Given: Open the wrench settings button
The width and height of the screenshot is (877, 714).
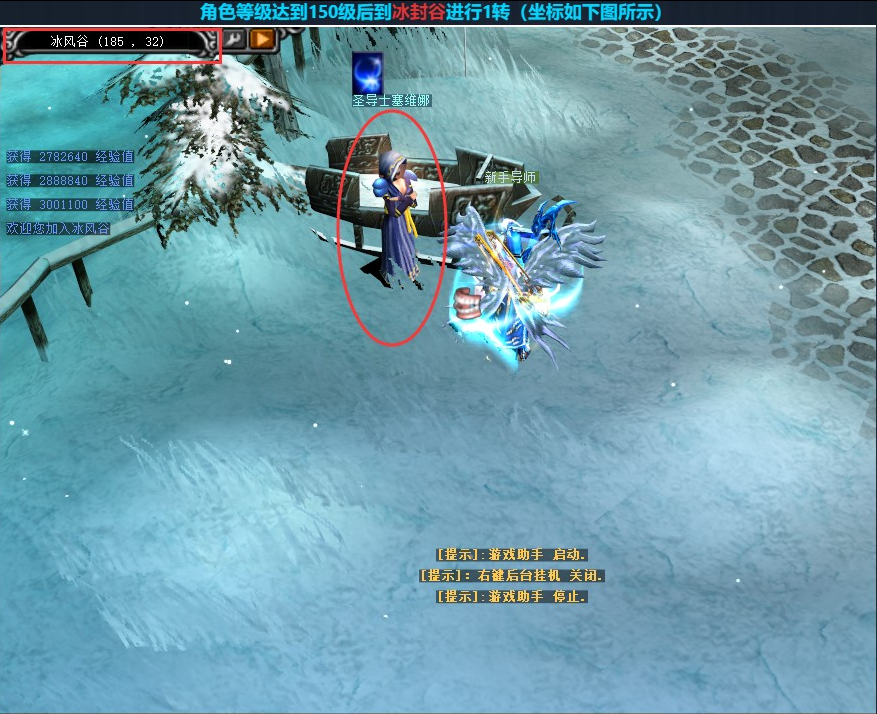Looking at the screenshot, I should coord(235,40).
